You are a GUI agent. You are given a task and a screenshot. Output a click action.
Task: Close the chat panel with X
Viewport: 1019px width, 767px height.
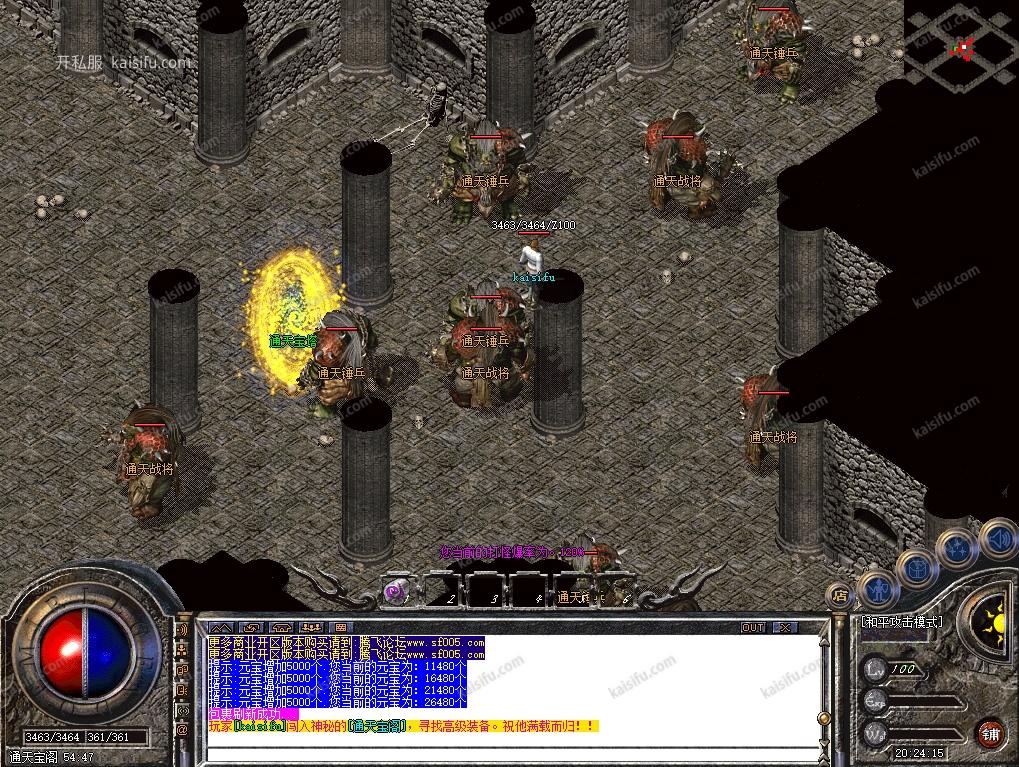click(x=785, y=627)
